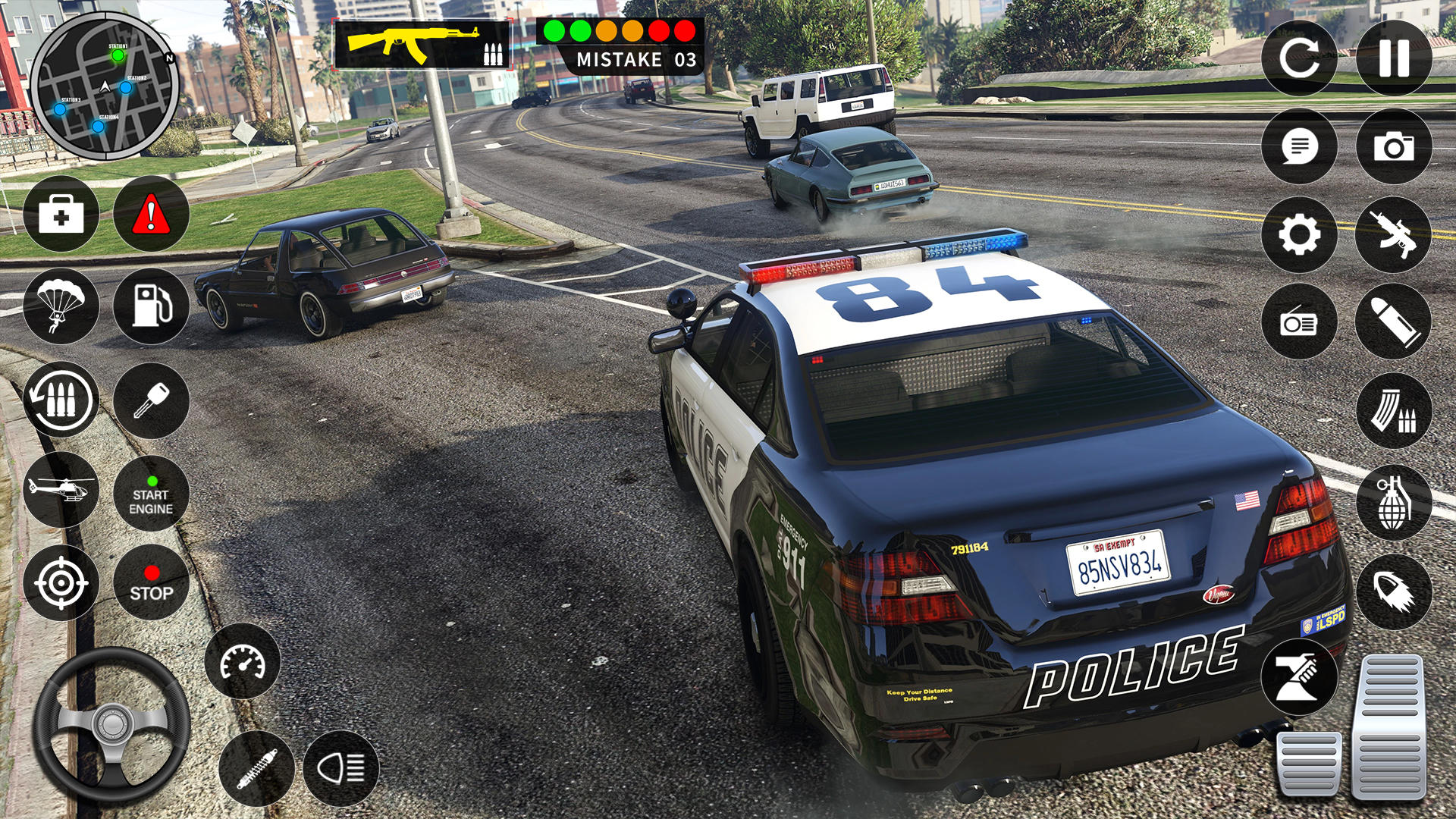This screenshot has height=819, width=1456.
Task: Use the first aid medkit button
Action: click(x=61, y=215)
